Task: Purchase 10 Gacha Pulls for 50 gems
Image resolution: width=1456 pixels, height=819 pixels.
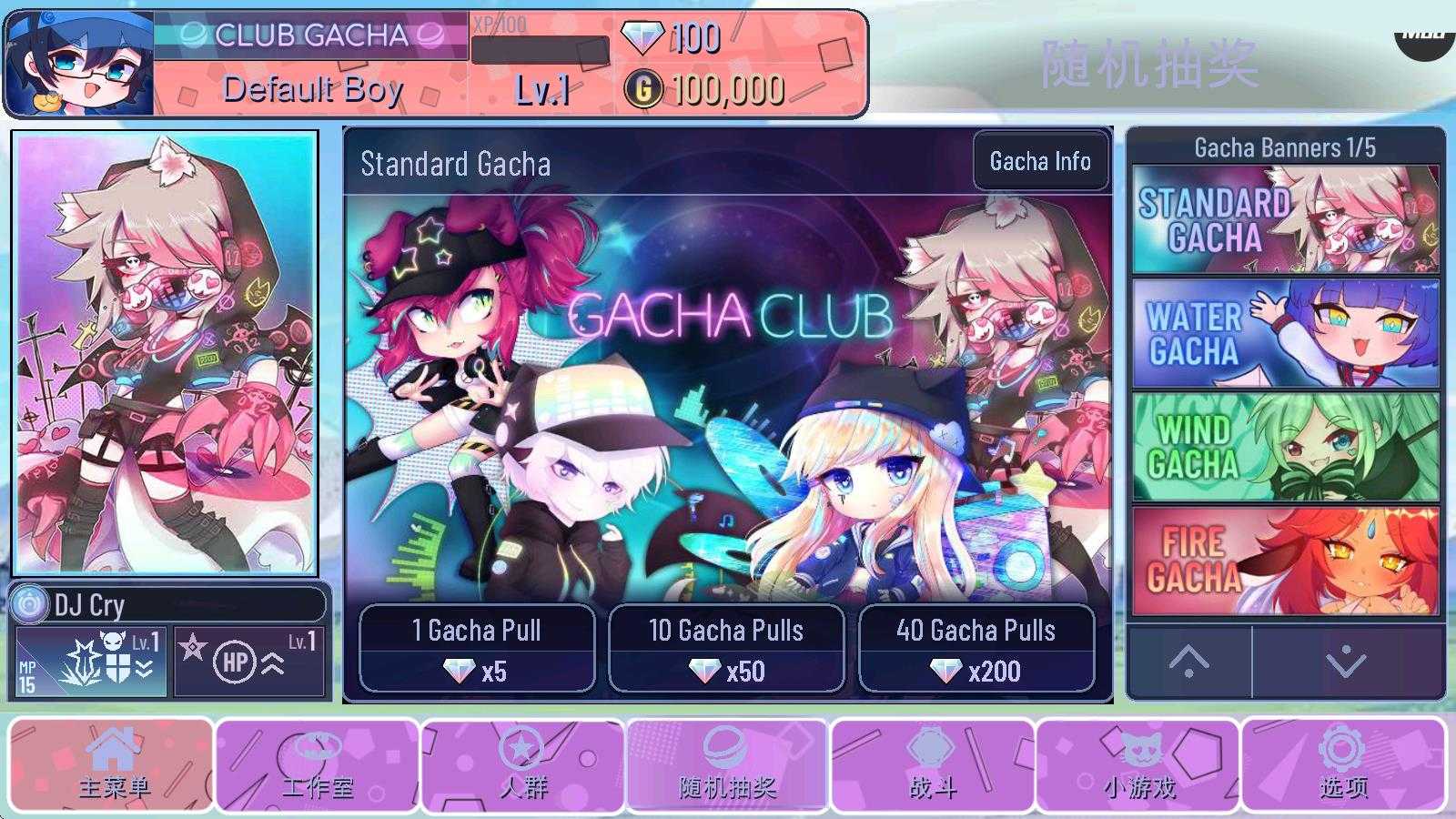Action: click(726, 649)
